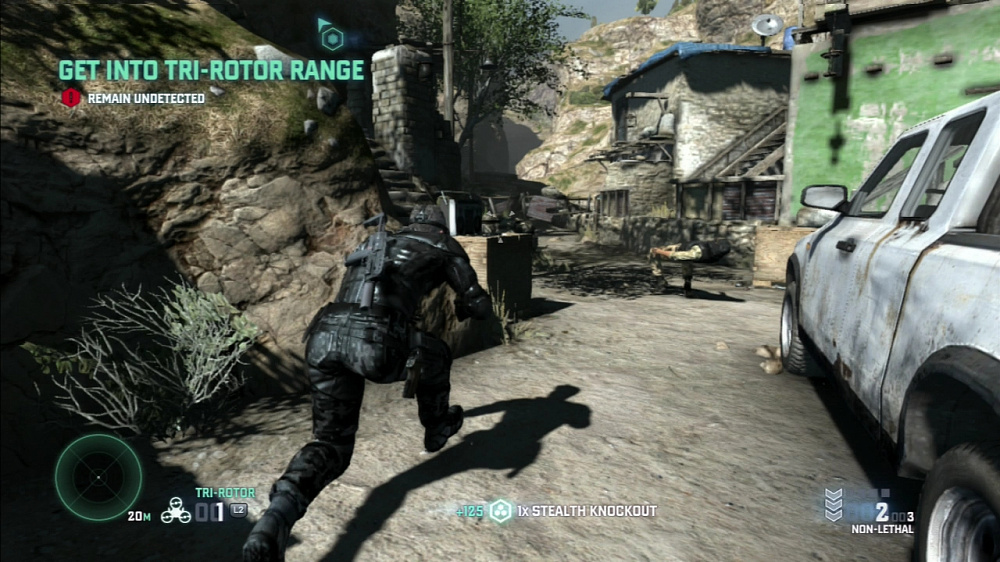Select the red Remain Undetected objective icon
Screen dimensions: 1000x562
pyautogui.click(x=71, y=98)
